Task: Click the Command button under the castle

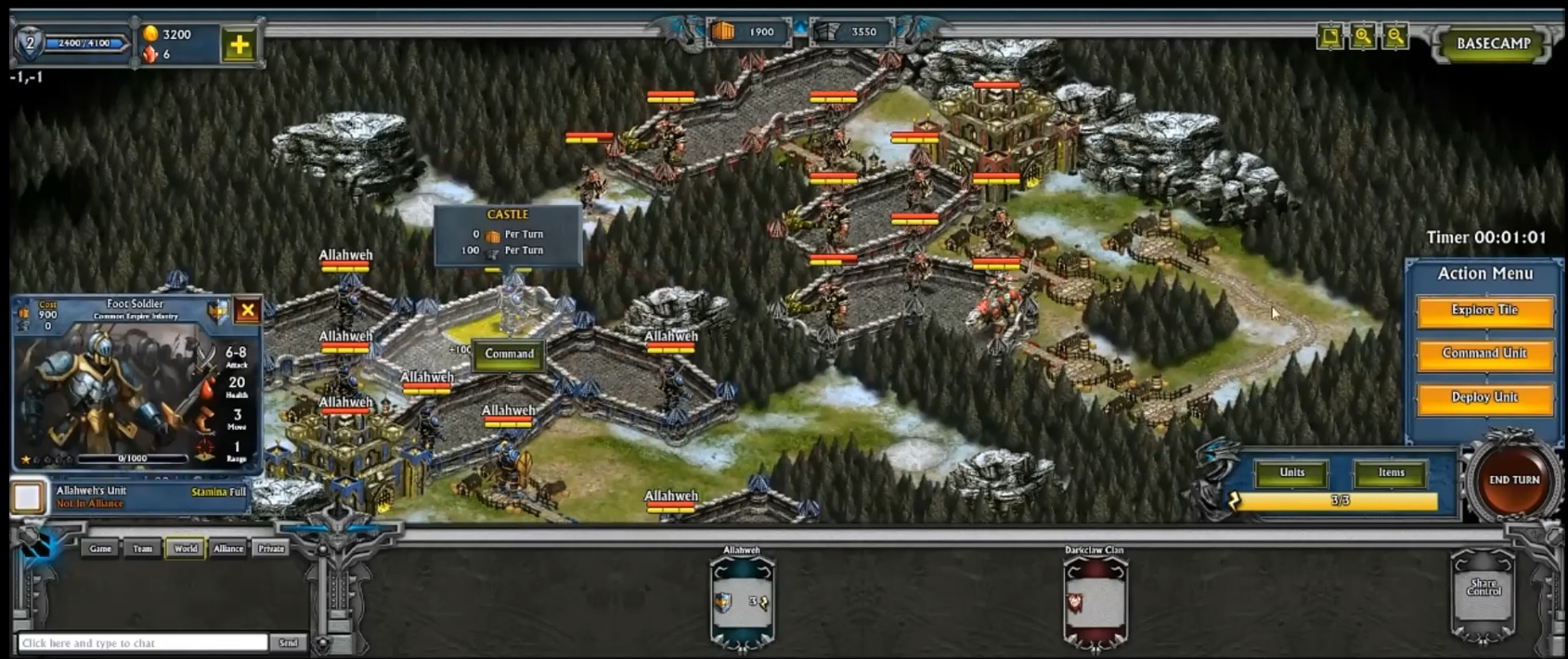Action: 509,355
